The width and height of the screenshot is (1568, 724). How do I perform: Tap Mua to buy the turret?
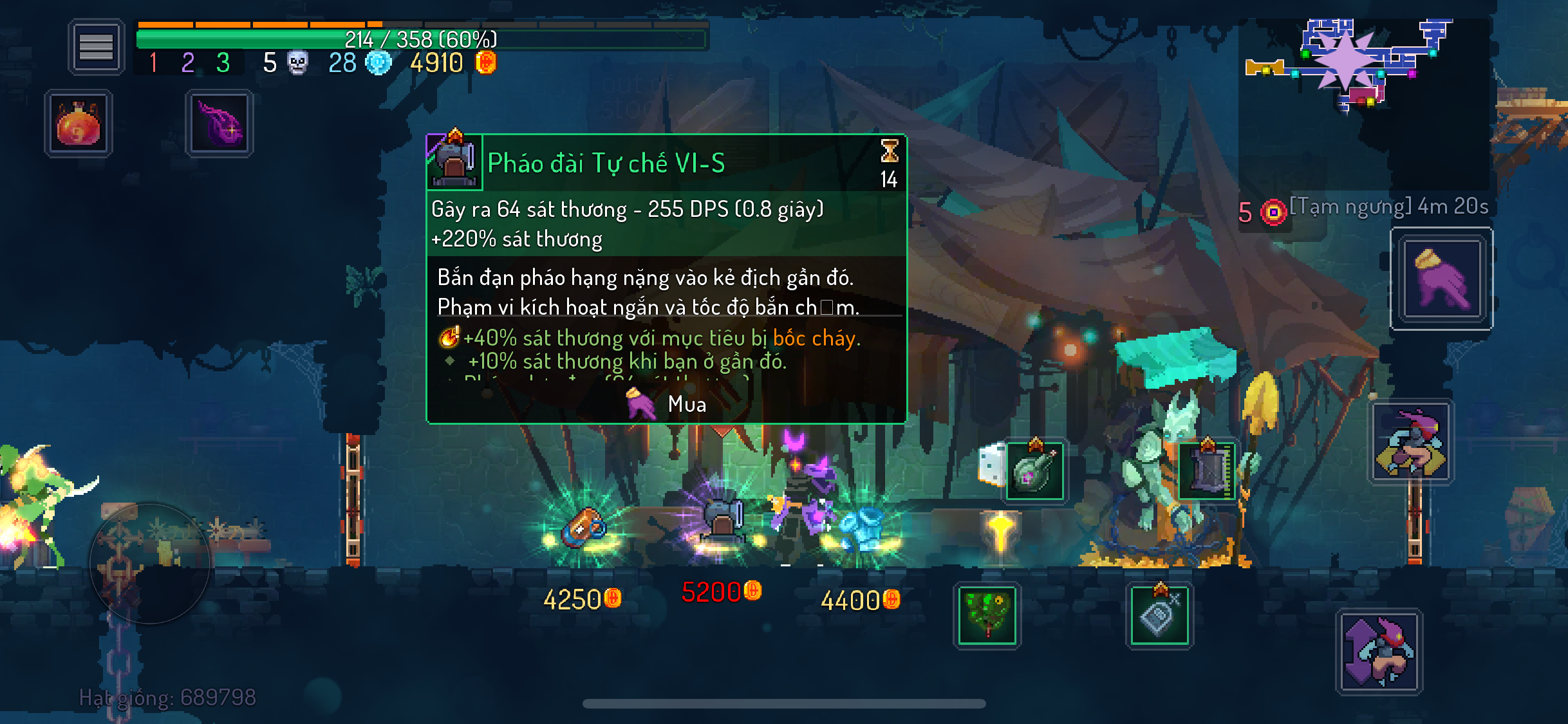point(667,404)
